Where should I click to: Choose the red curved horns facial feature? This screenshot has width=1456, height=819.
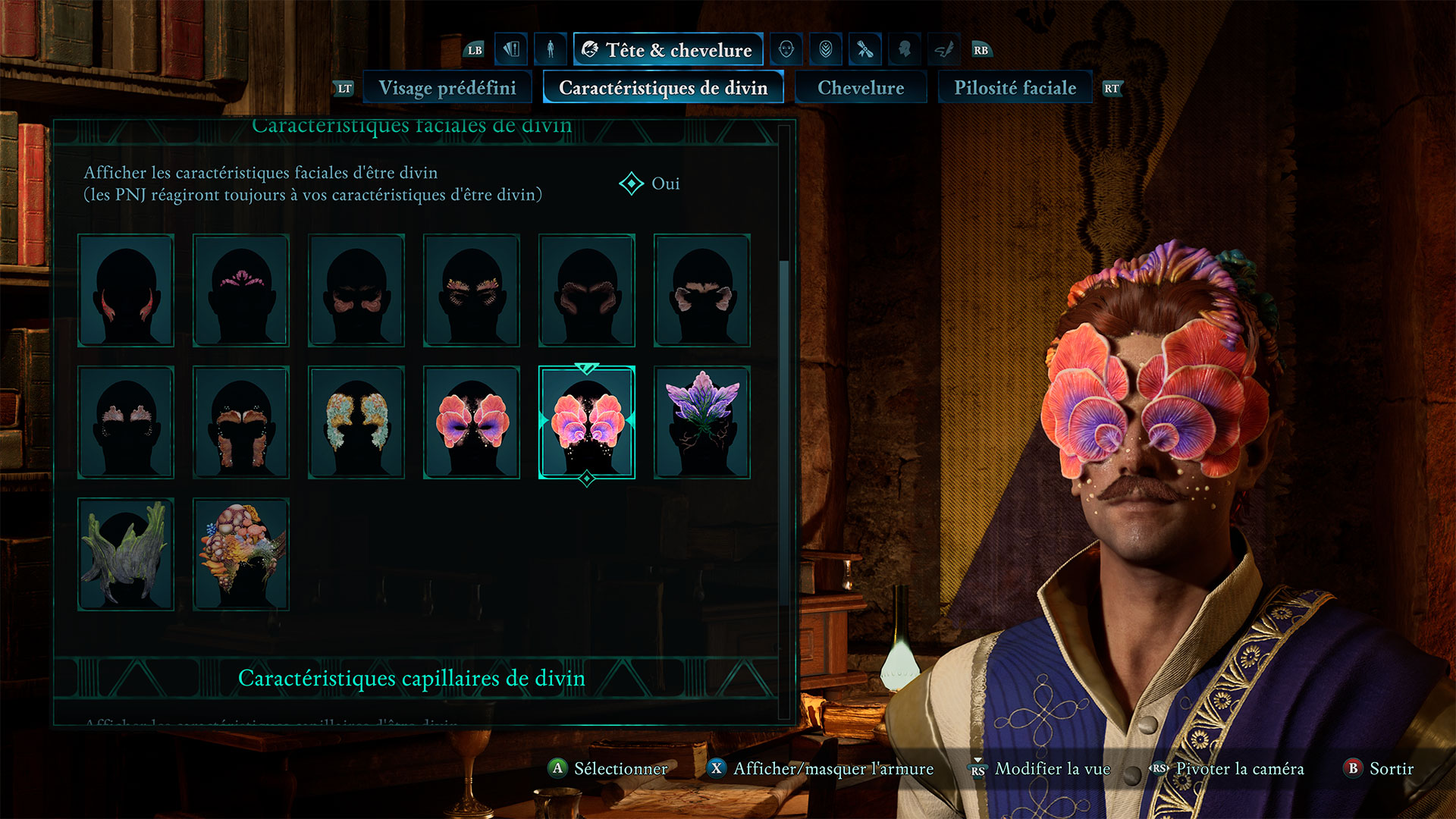click(126, 290)
